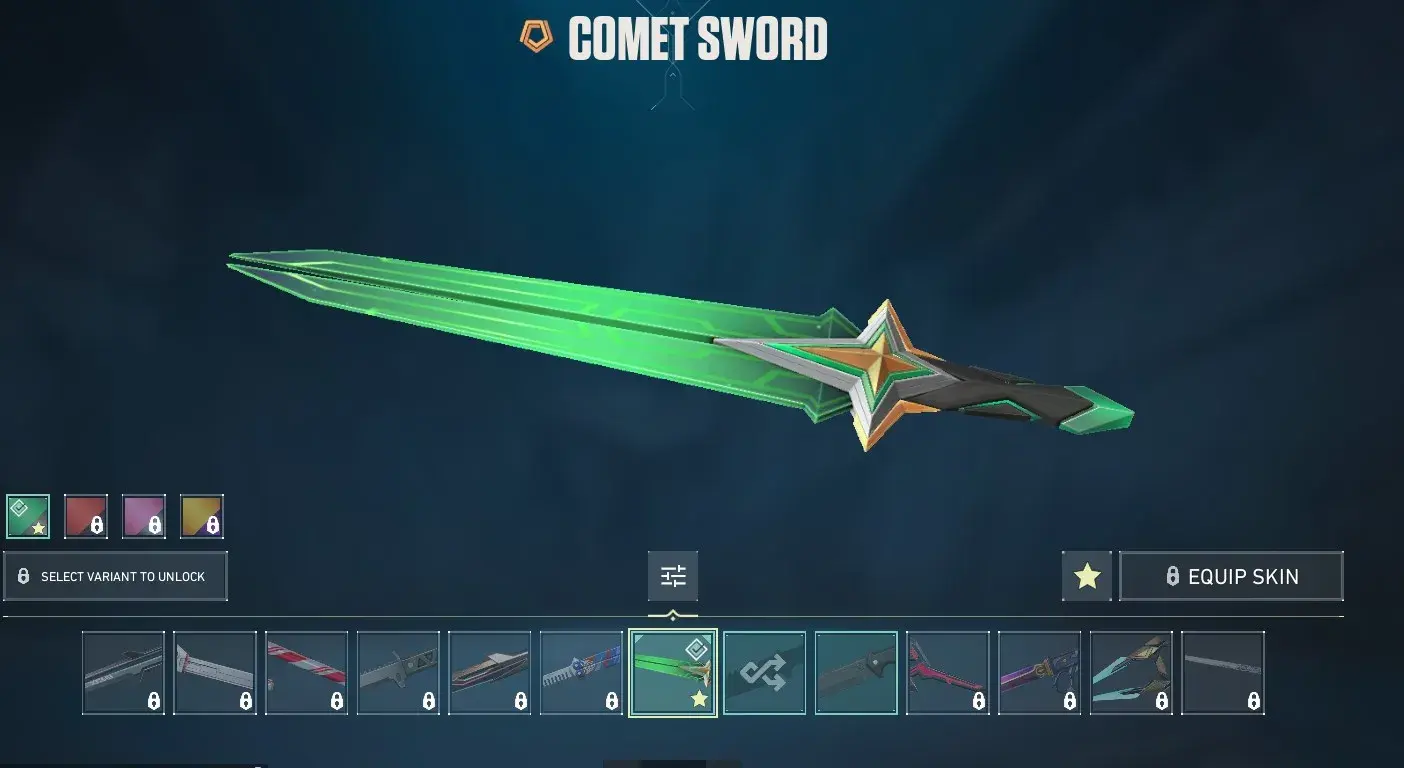This screenshot has height=768, width=1404.
Task: Open the skin level settings sliders icon
Action: pyautogui.click(x=672, y=575)
